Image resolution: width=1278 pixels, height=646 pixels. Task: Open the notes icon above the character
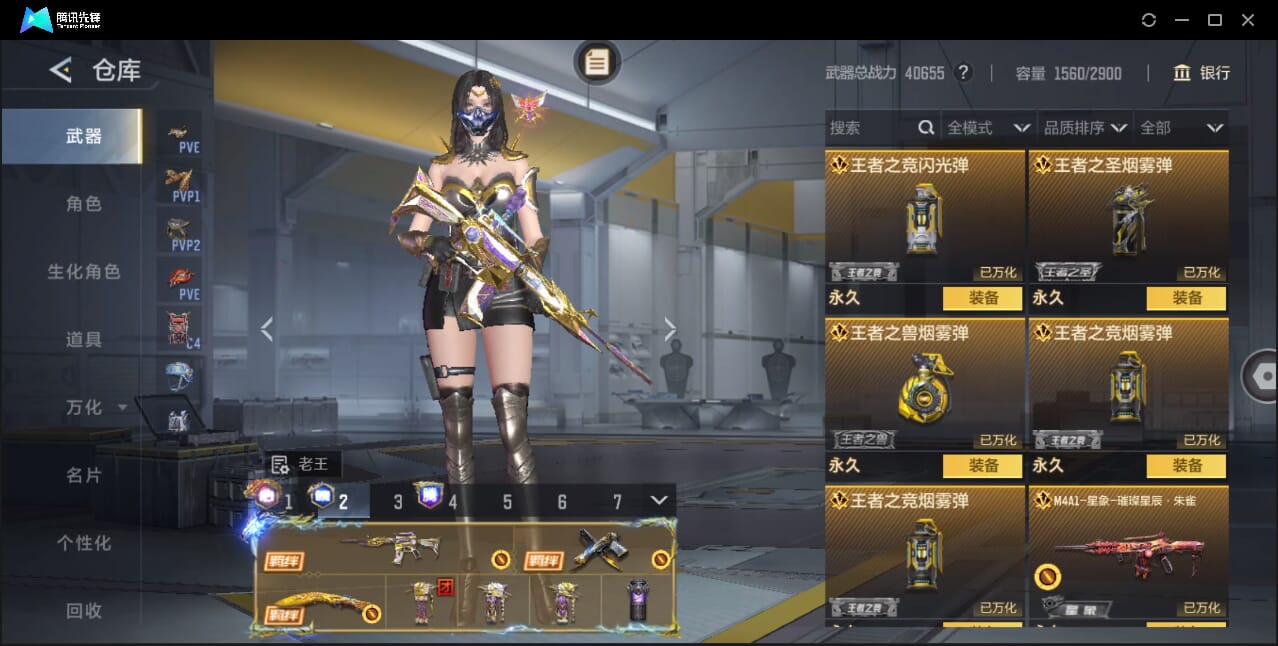click(x=597, y=63)
